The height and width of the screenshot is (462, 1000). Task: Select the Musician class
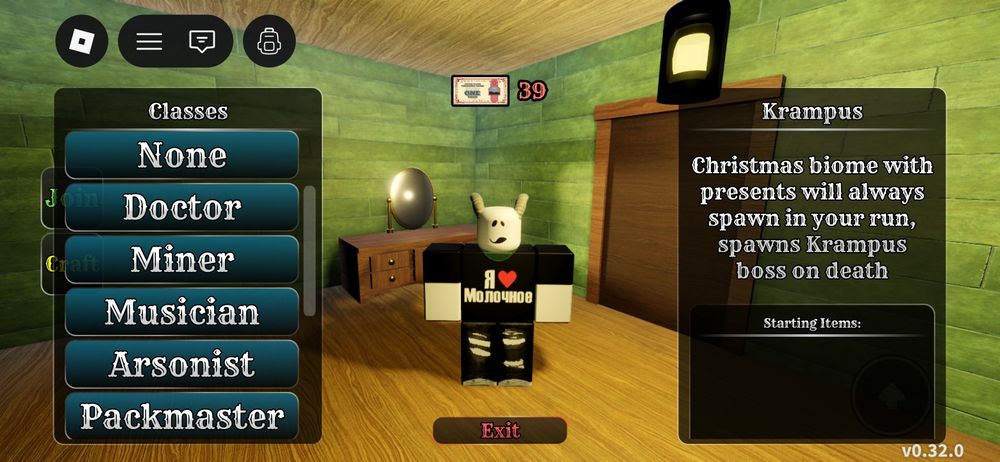point(182,312)
